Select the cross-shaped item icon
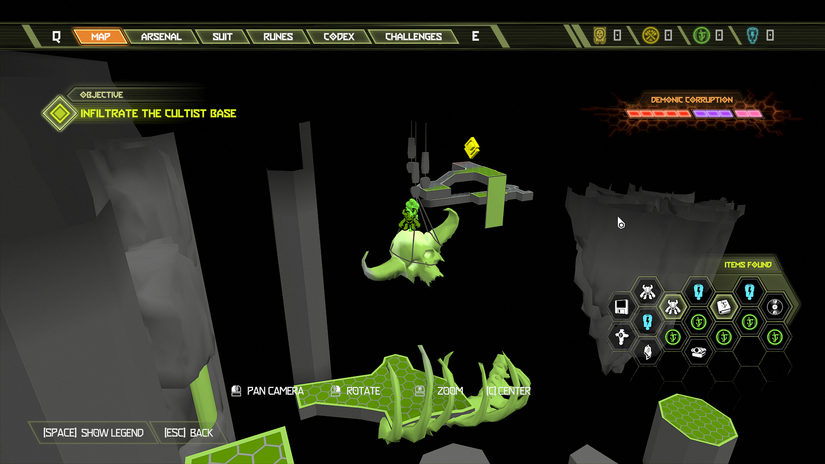Screen dimensions: 825x464 click(x=621, y=336)
